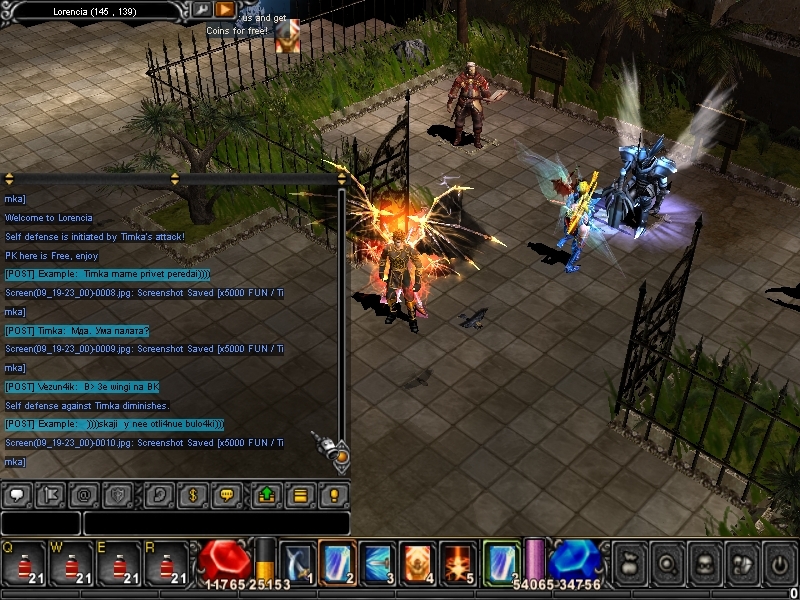Toggle the at-sign chat filter
Viewport: 800px width, 600px height.
(83, 494)
